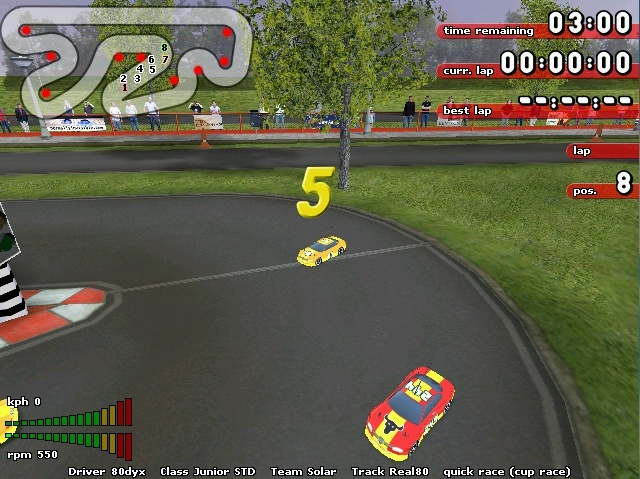The height and width of the screenshot is (479, 640).
Task: Click the track layout minimap
Action: 125,58
